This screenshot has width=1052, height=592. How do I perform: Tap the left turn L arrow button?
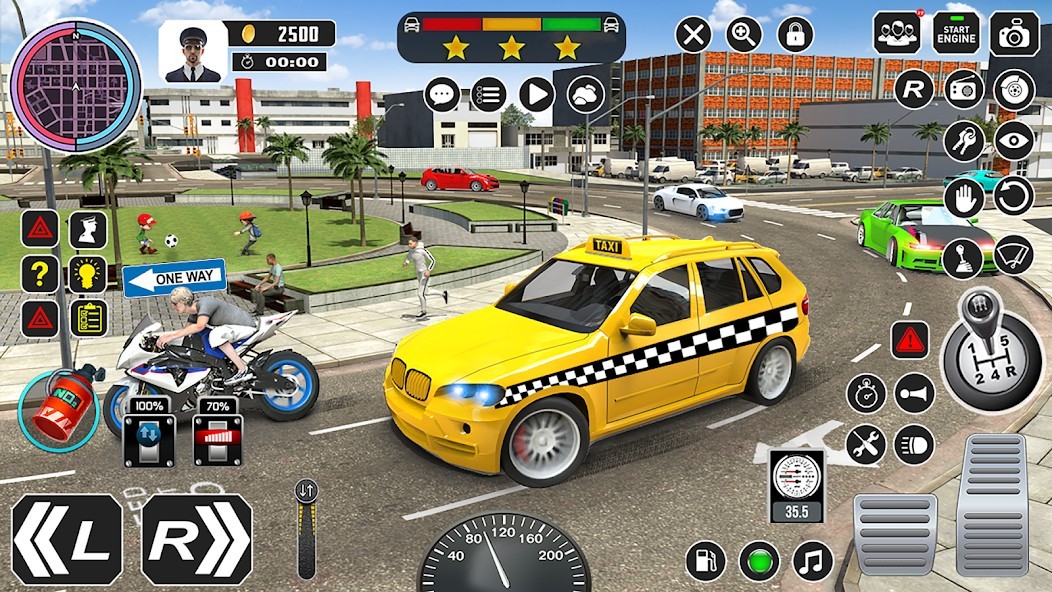66,539
